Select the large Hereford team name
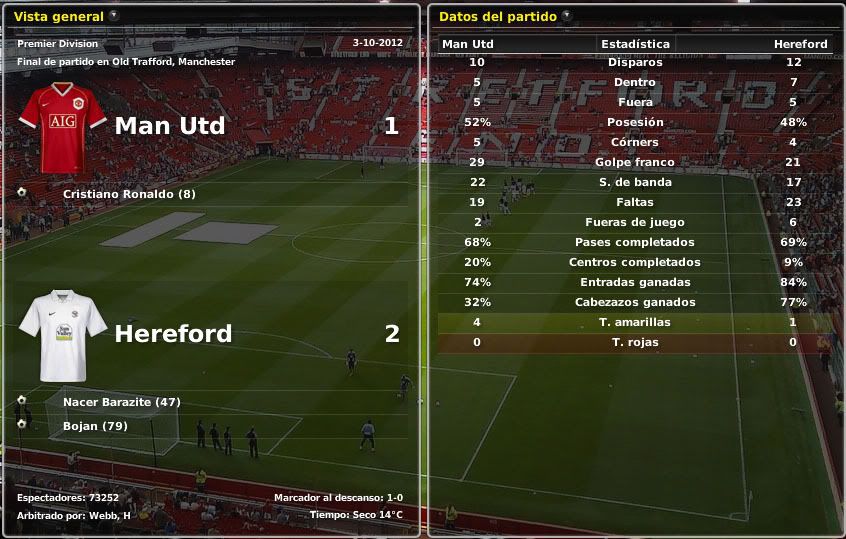The image size is (846, 539). click(x=173, y=333)
